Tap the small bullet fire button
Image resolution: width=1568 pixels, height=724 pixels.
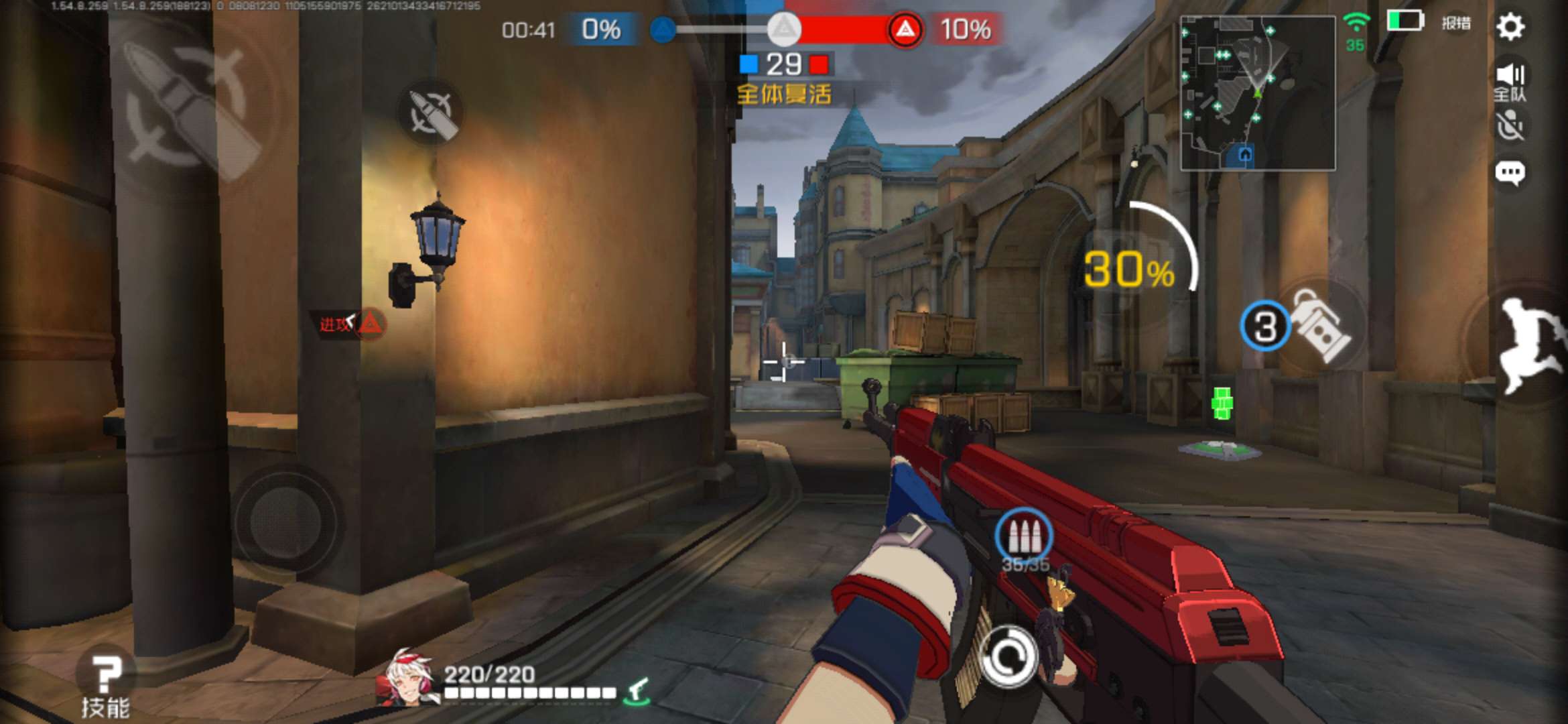pos(433,113)
